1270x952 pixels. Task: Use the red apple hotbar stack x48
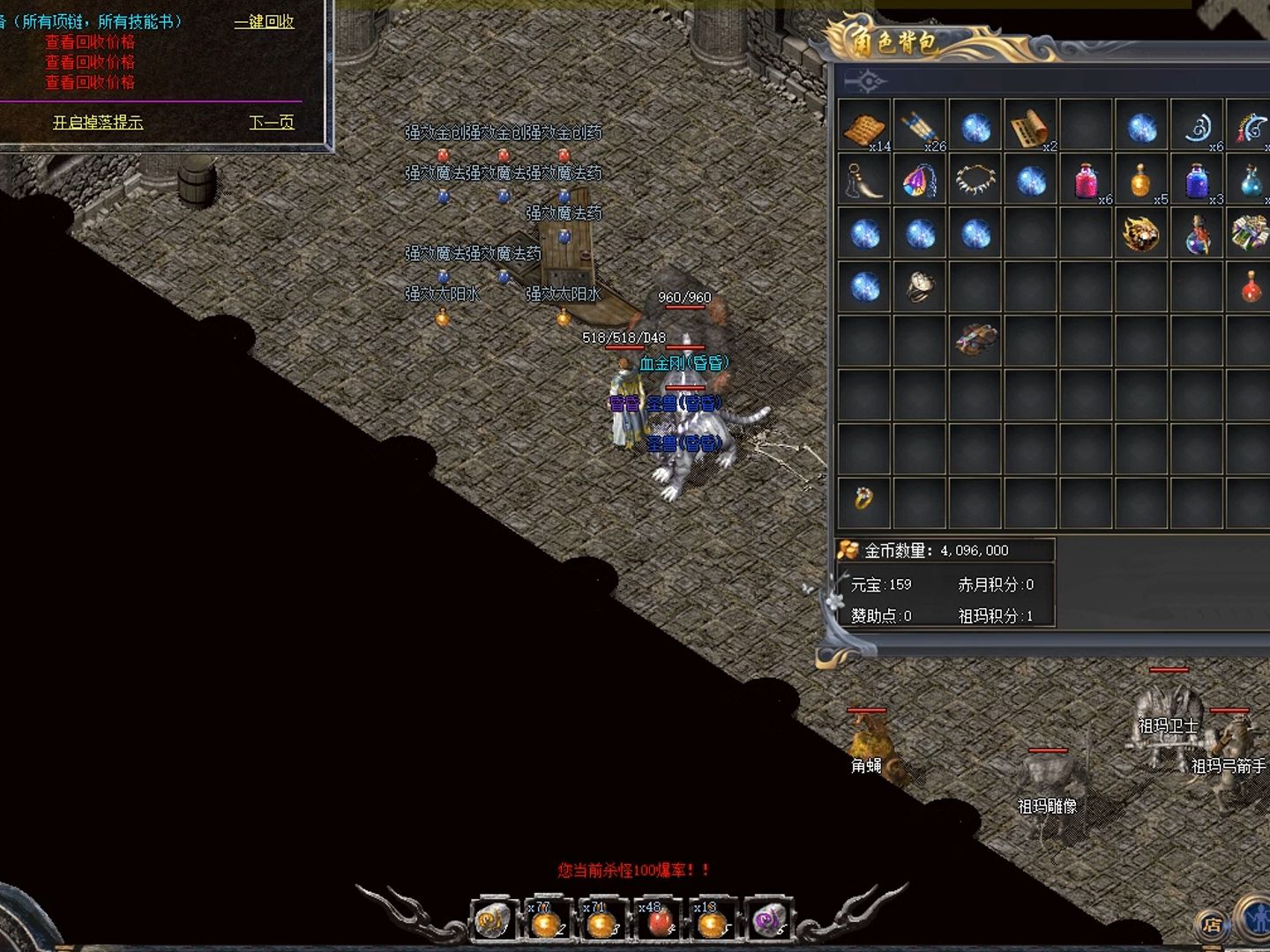pyautogui.click(x=658, y=922)
